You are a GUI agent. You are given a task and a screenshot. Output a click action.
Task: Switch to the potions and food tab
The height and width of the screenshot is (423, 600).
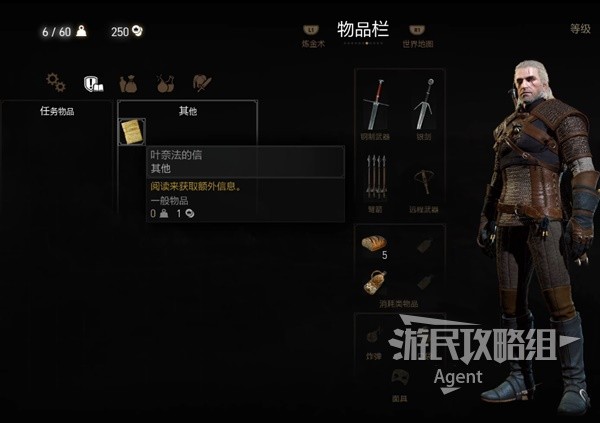165,83
